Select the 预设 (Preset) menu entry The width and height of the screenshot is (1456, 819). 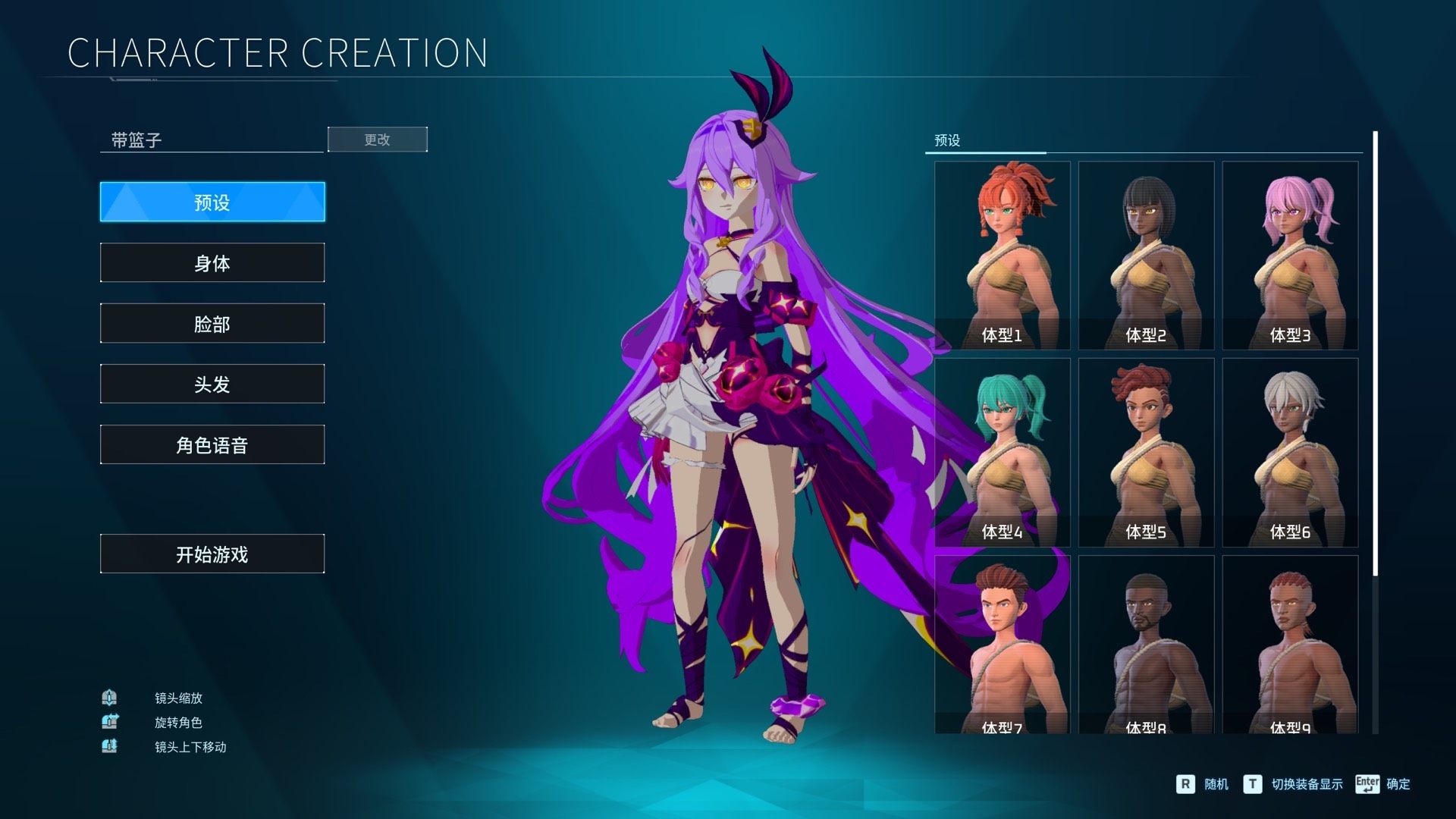click(x=212, y=202)
